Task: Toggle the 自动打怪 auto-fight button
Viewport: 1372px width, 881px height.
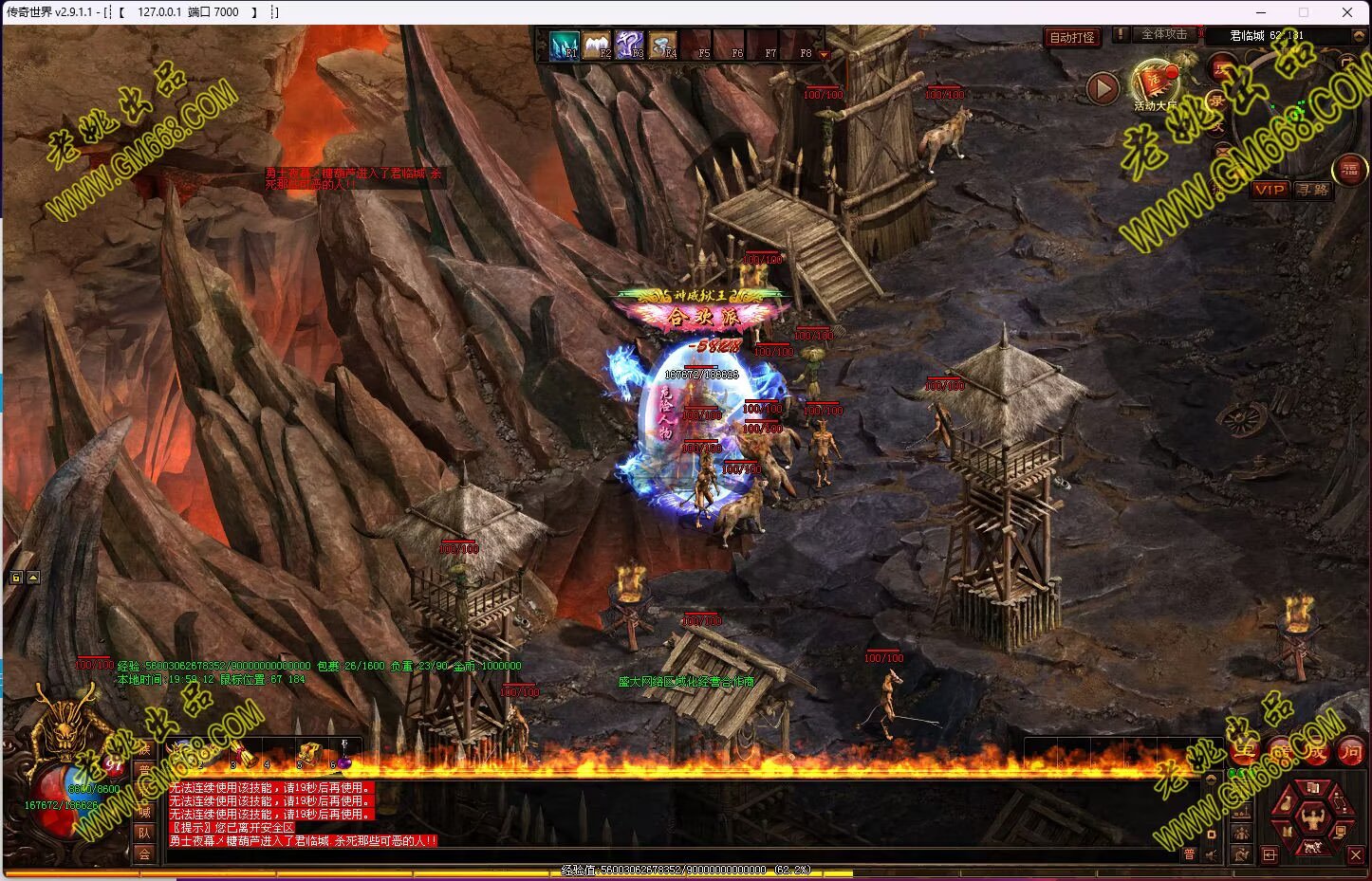Action: tap(1072, 38)
